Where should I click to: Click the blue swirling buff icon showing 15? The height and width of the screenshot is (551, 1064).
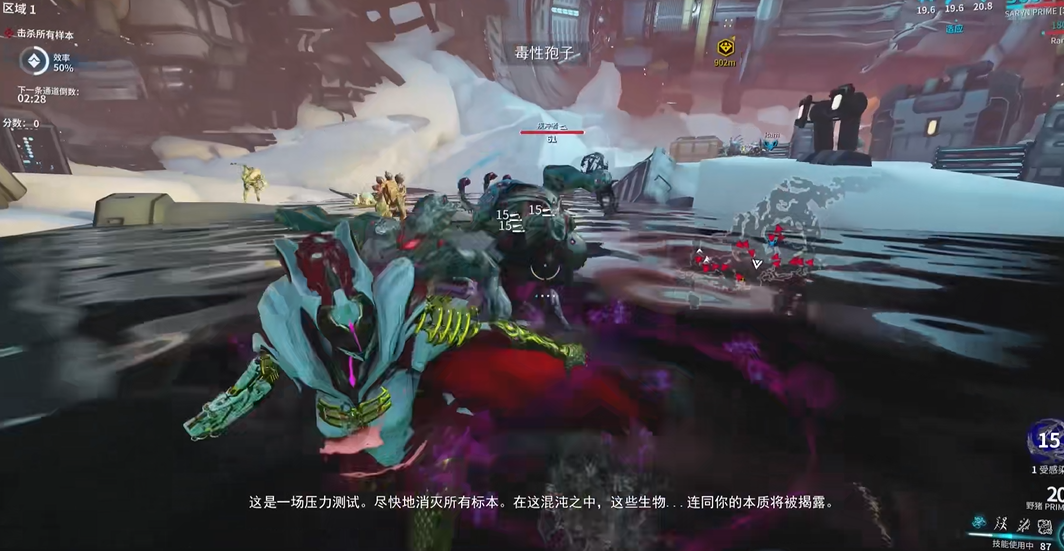click(1047, 441)
